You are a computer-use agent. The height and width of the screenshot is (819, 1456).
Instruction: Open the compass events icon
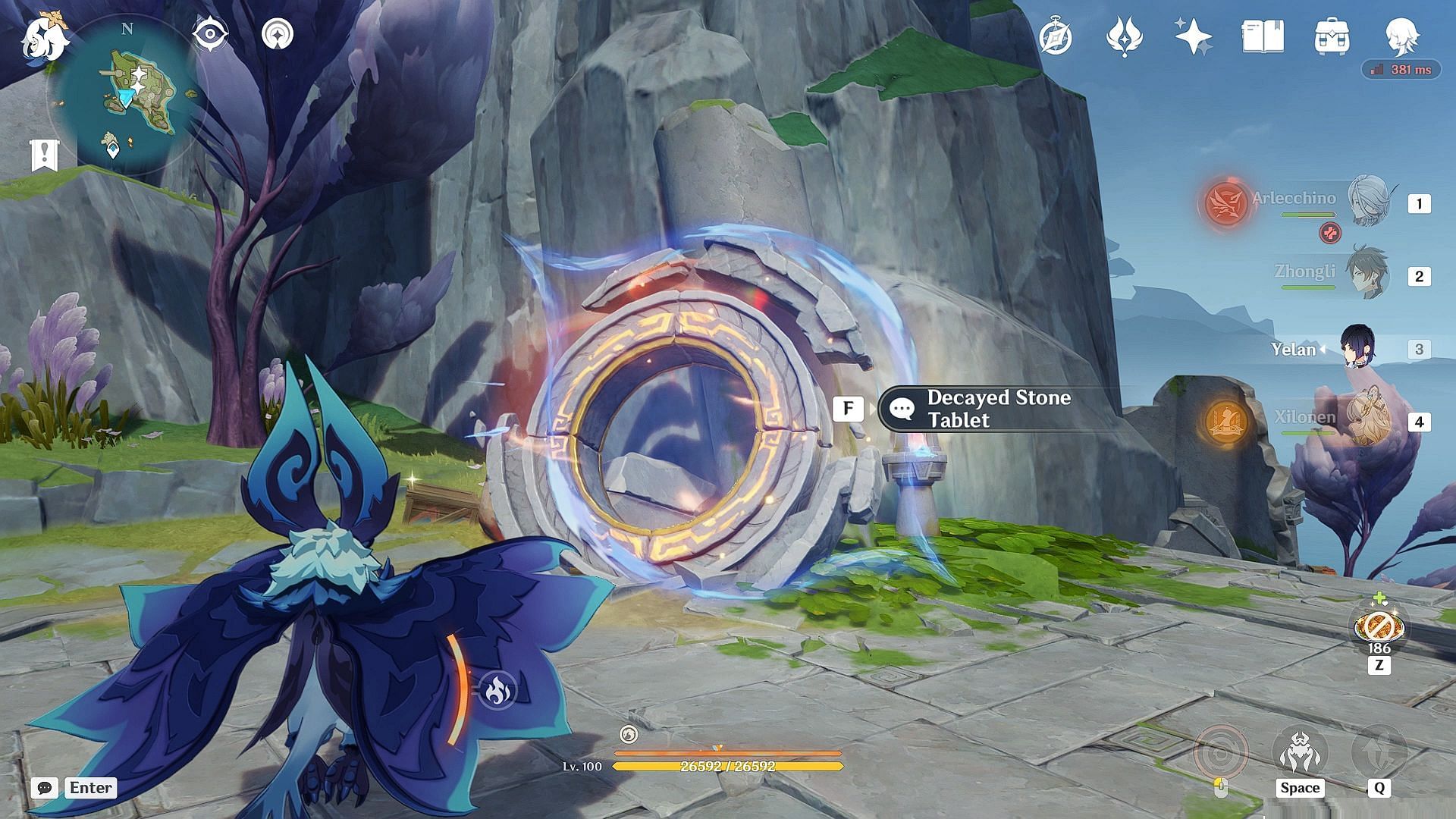(x=1056, y=37)
